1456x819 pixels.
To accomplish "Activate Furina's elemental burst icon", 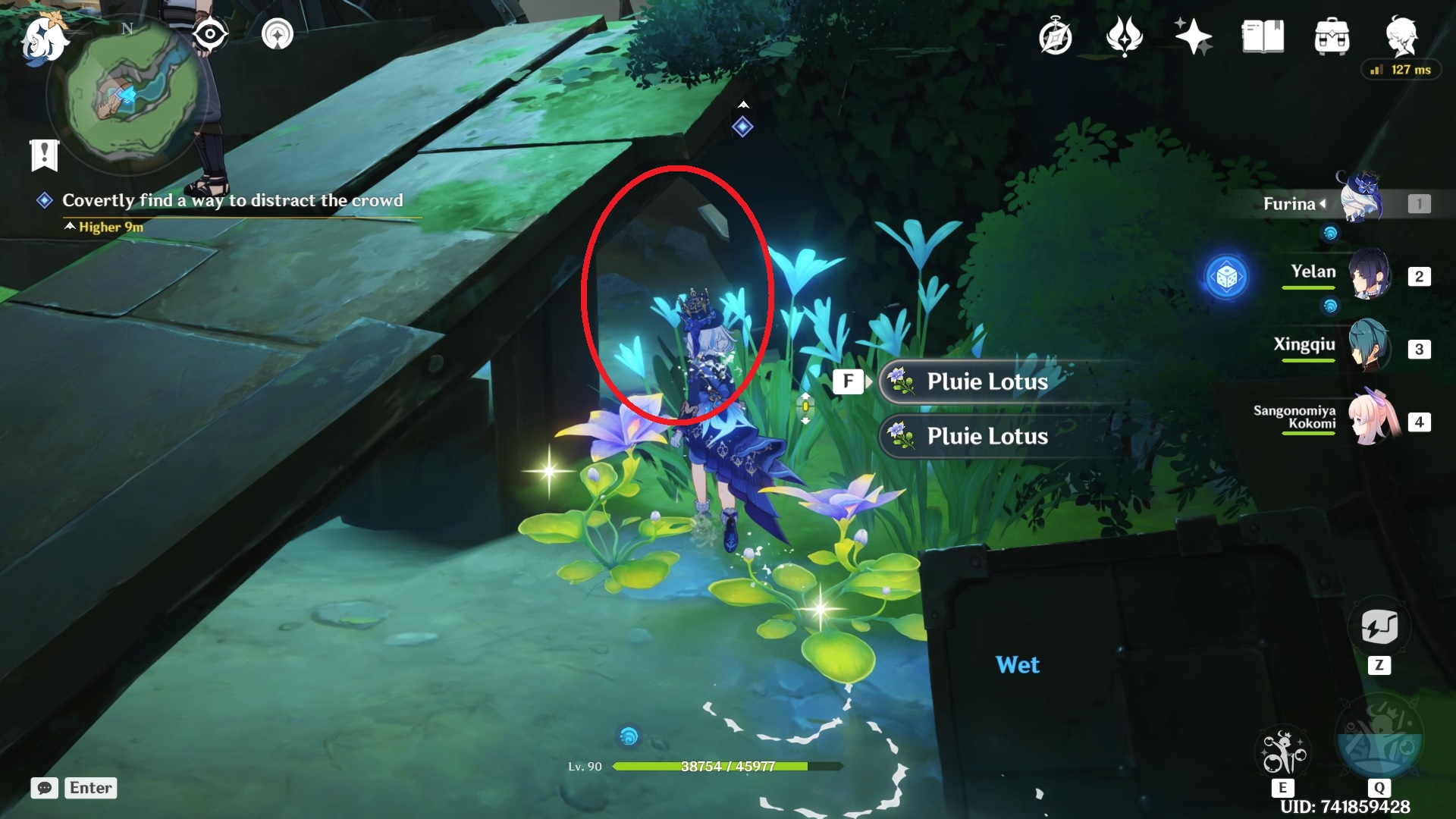I will coord(1379,743).
